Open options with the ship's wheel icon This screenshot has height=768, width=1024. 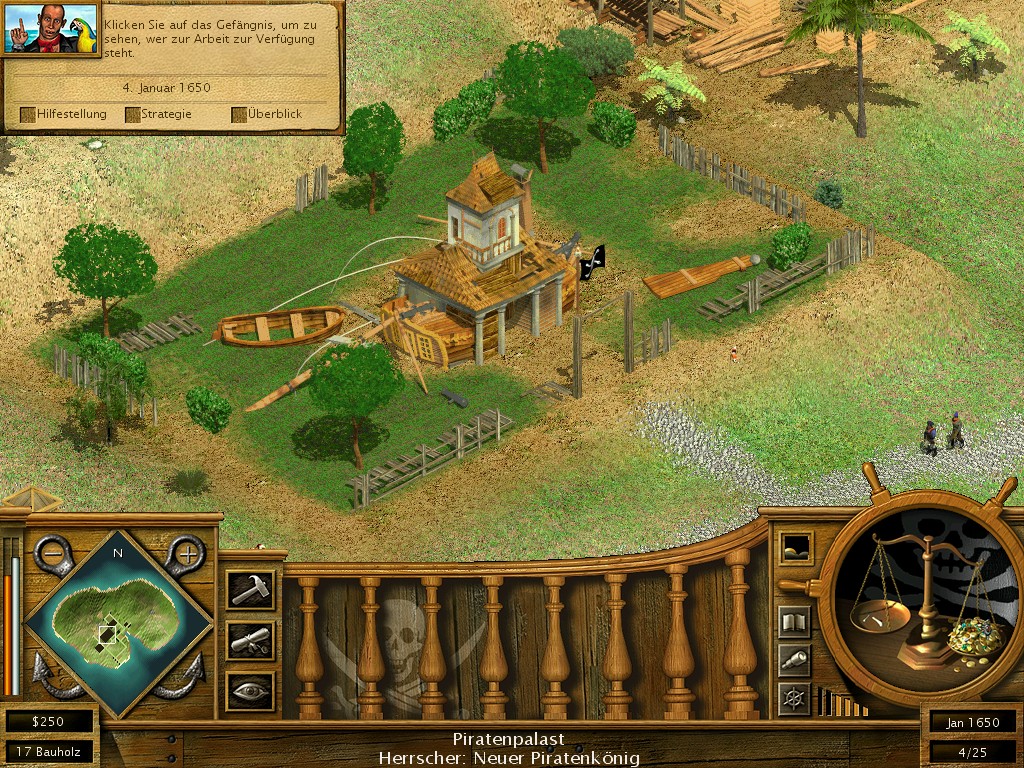point(794,698)
